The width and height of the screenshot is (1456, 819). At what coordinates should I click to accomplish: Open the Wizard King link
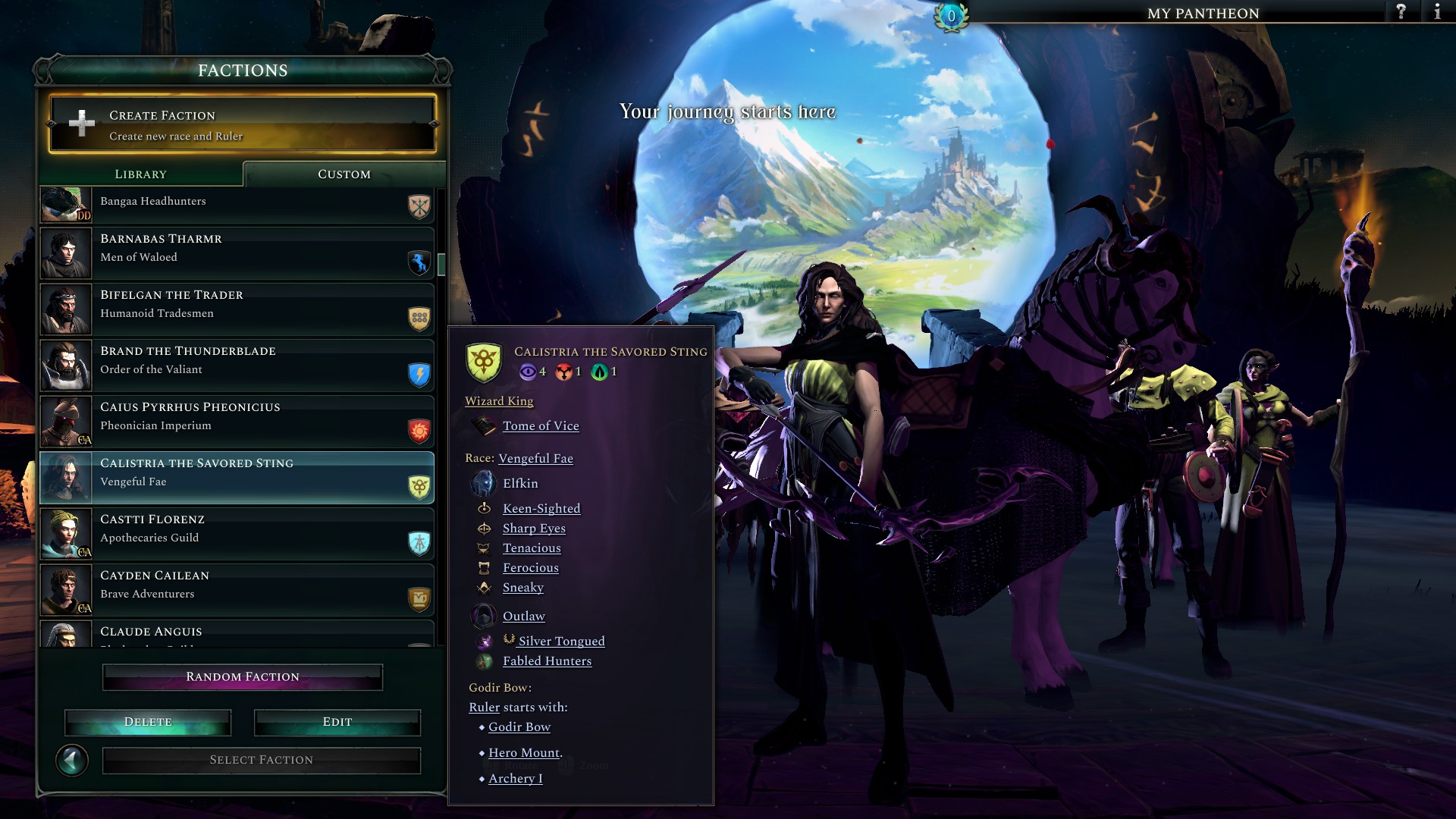[x=498, y=400]
